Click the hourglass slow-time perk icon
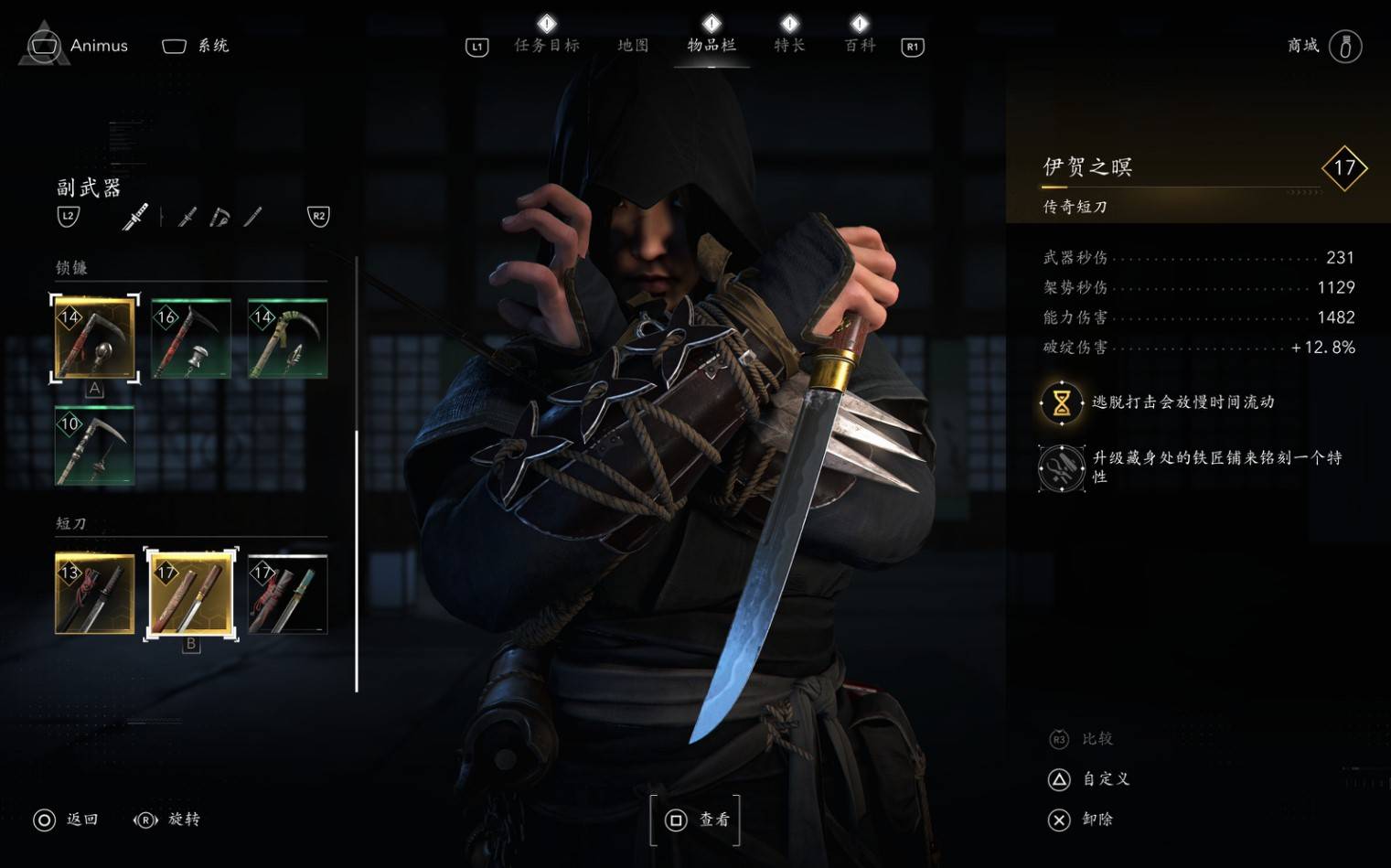 pos(1060,402)
